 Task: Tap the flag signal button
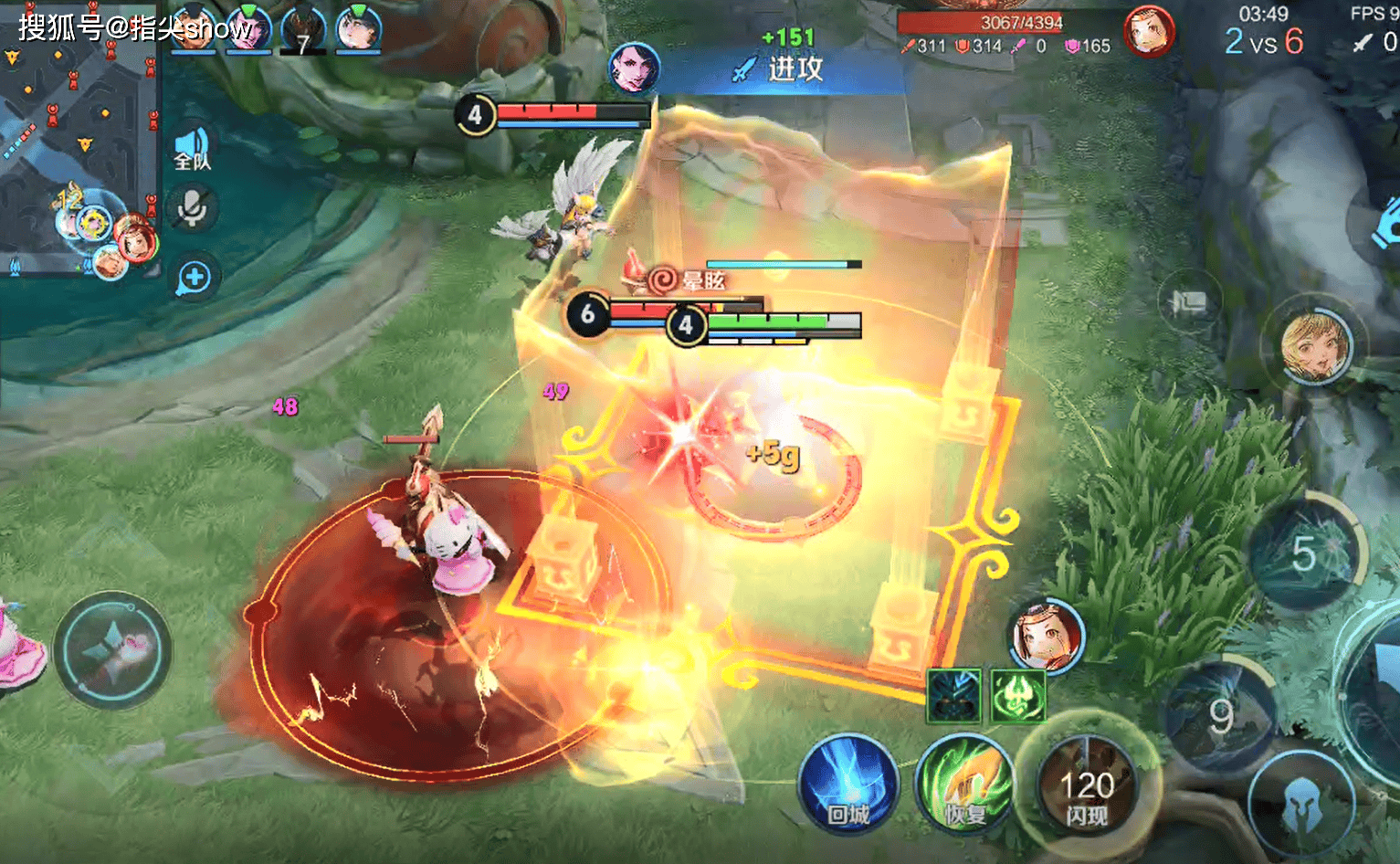click(1188, 302)
